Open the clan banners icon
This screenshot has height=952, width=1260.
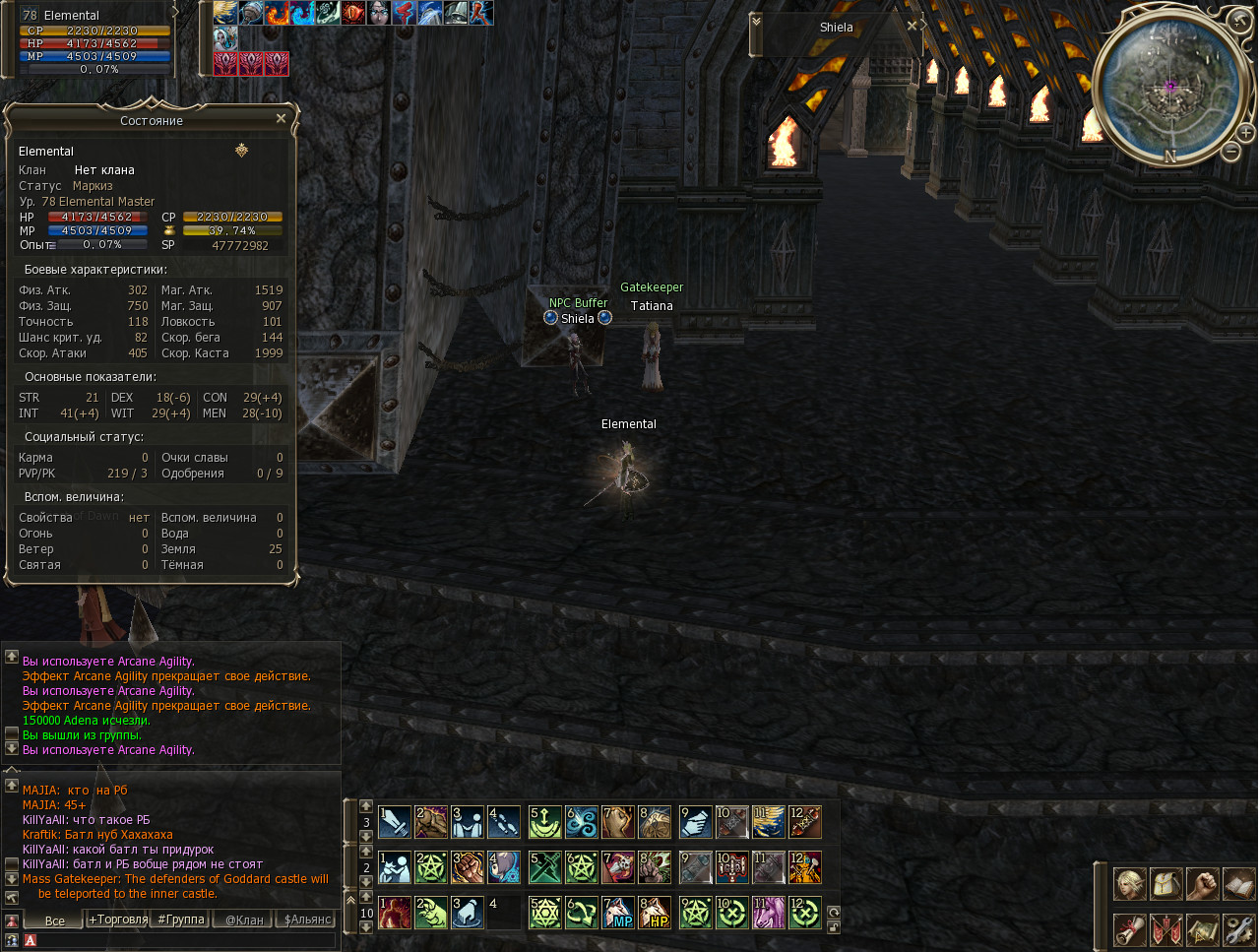[x=1166, y=929]
